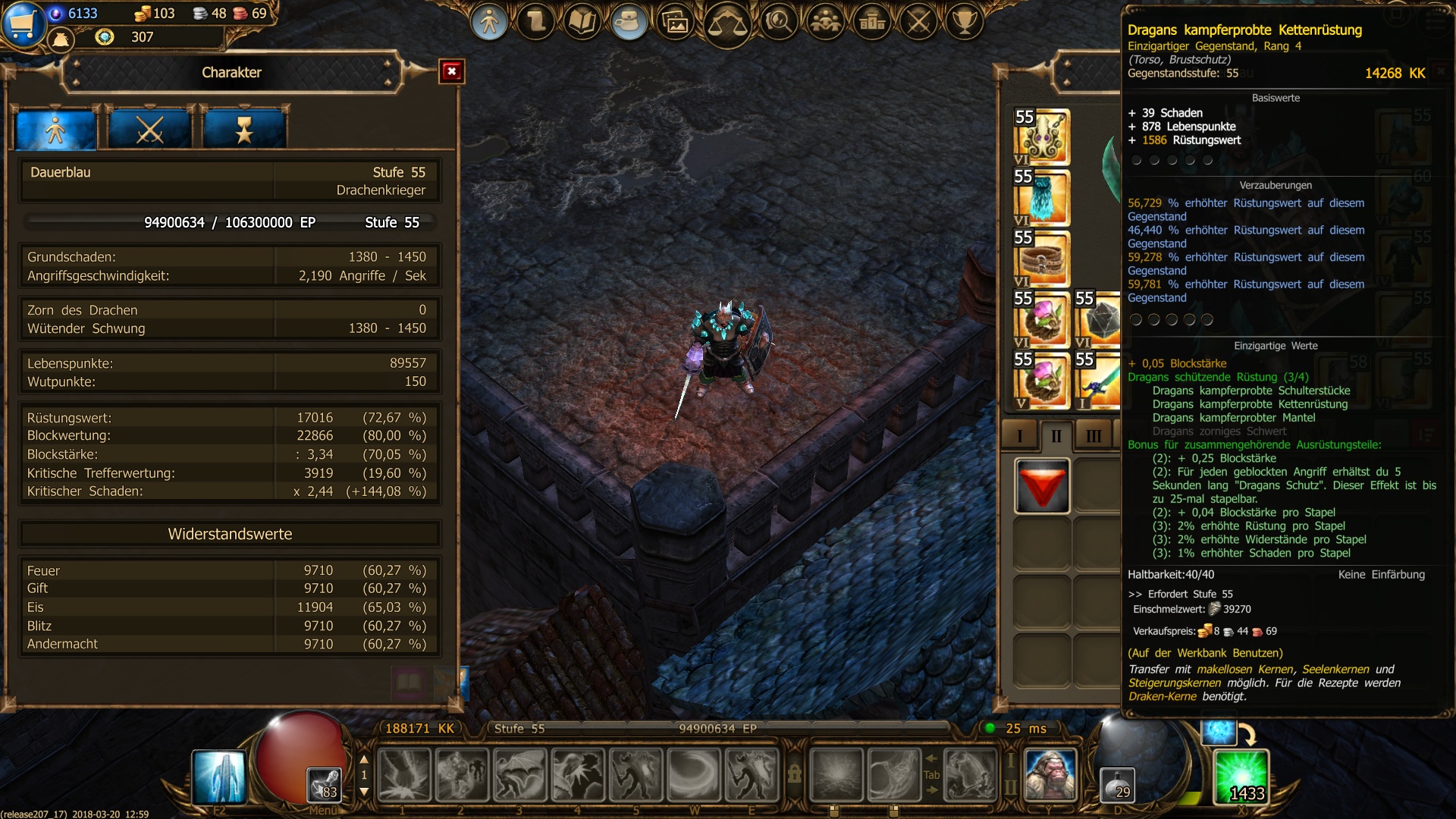The image size is (1456, 819).
Task: Activate the gorilla mount skill icon
Action: 1050,774
